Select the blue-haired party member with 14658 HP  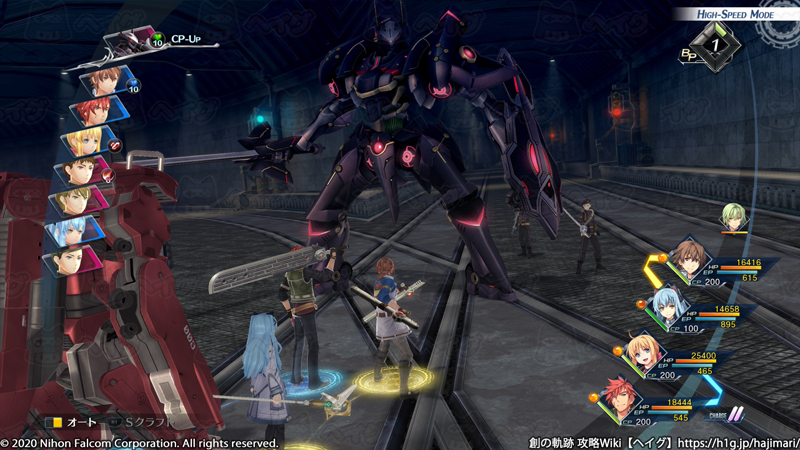[667, 303]
